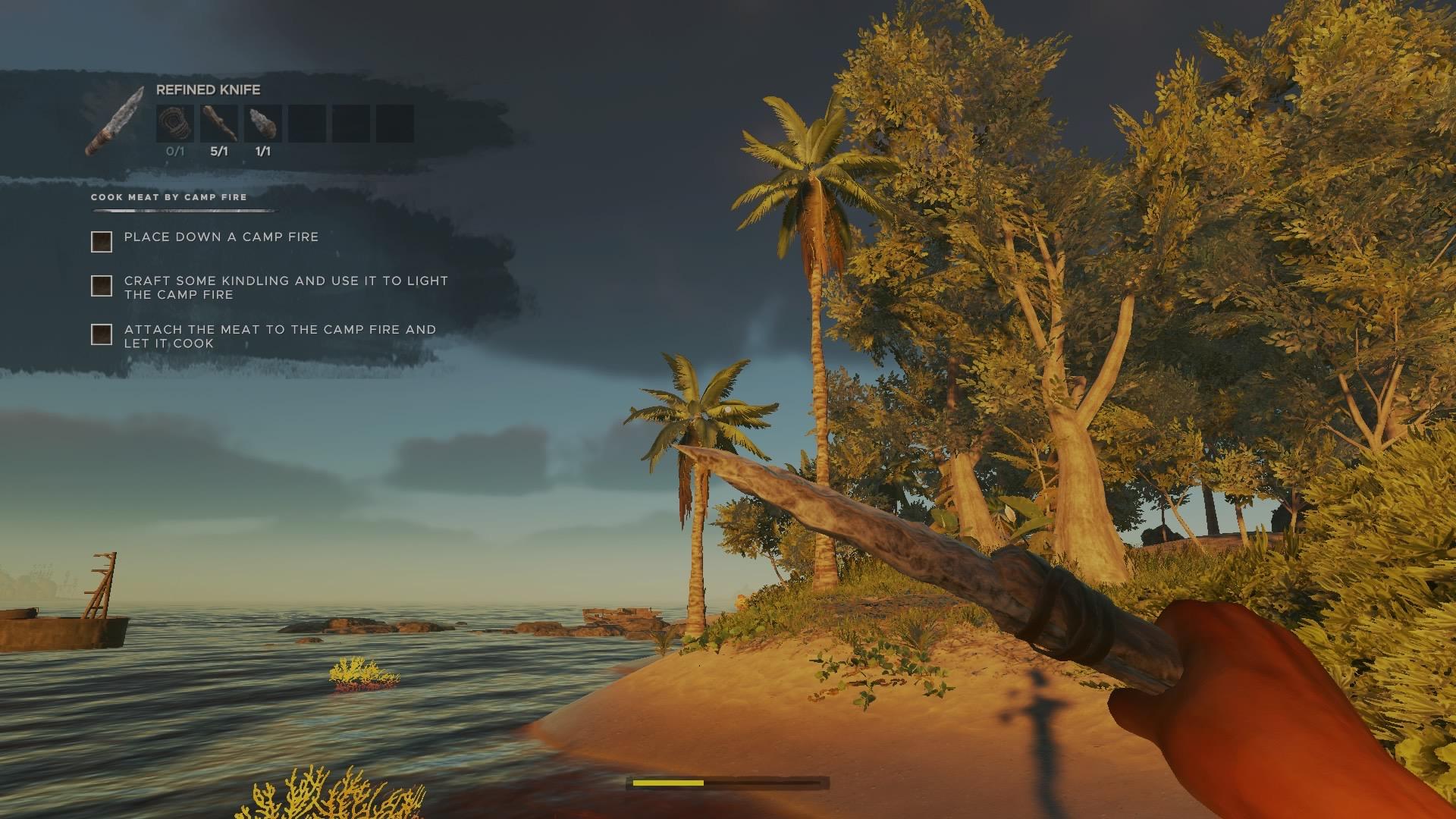Click the lashing ingredient slot showing 0/1
The image size is (1456, 819).
175,124
